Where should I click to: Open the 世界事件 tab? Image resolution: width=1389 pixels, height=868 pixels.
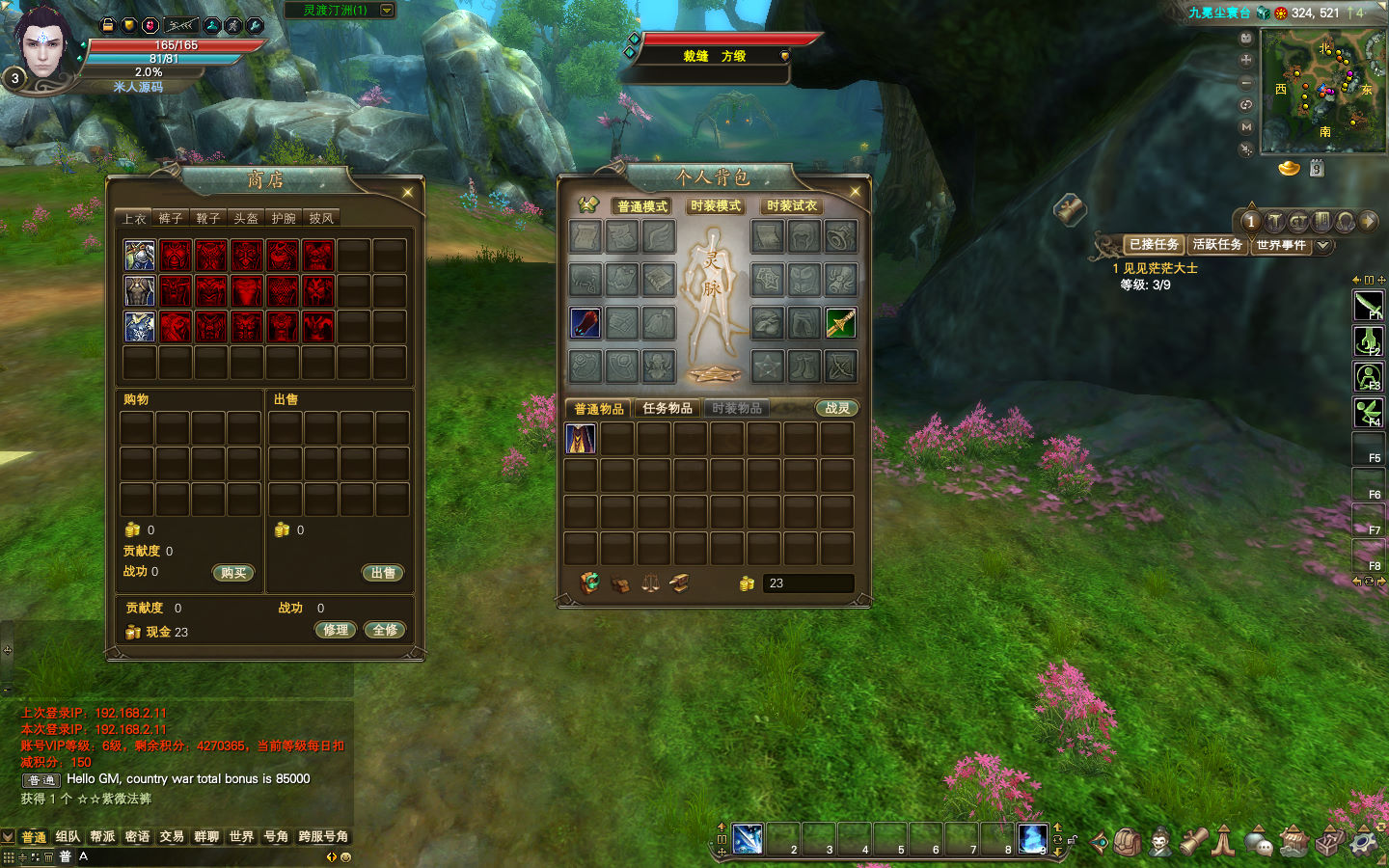coord(1281,245)
